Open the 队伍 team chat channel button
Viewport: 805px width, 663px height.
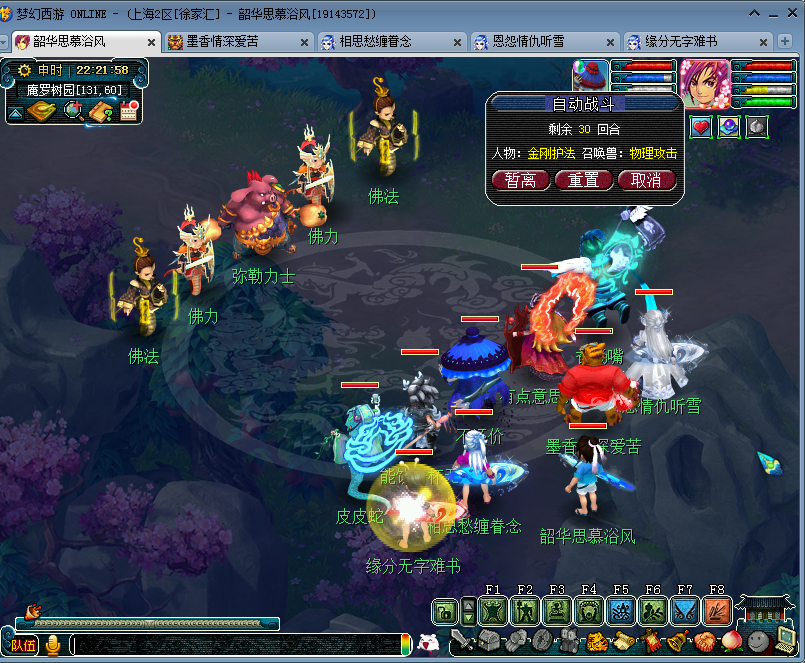click(x=24, y=645)
